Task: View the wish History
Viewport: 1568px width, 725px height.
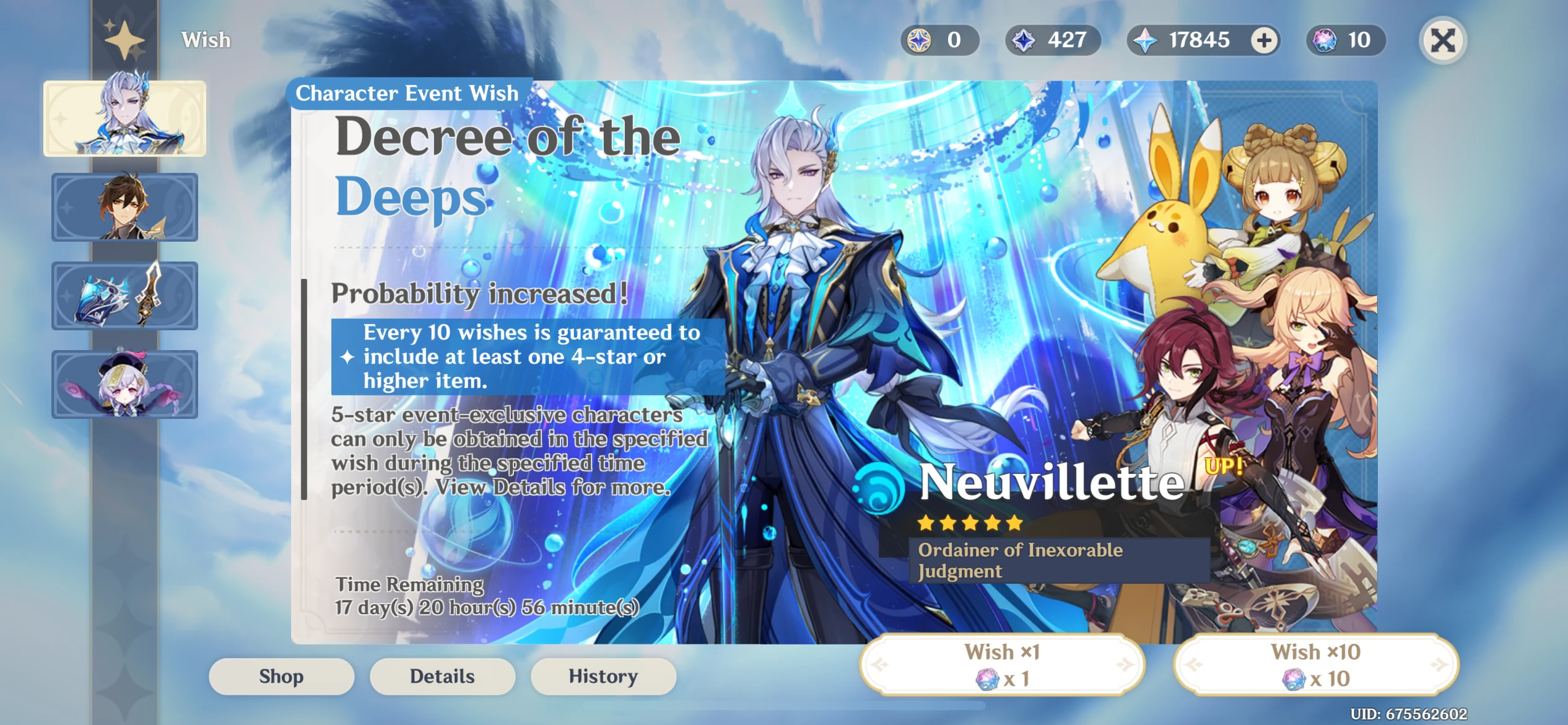Action: 603,676
